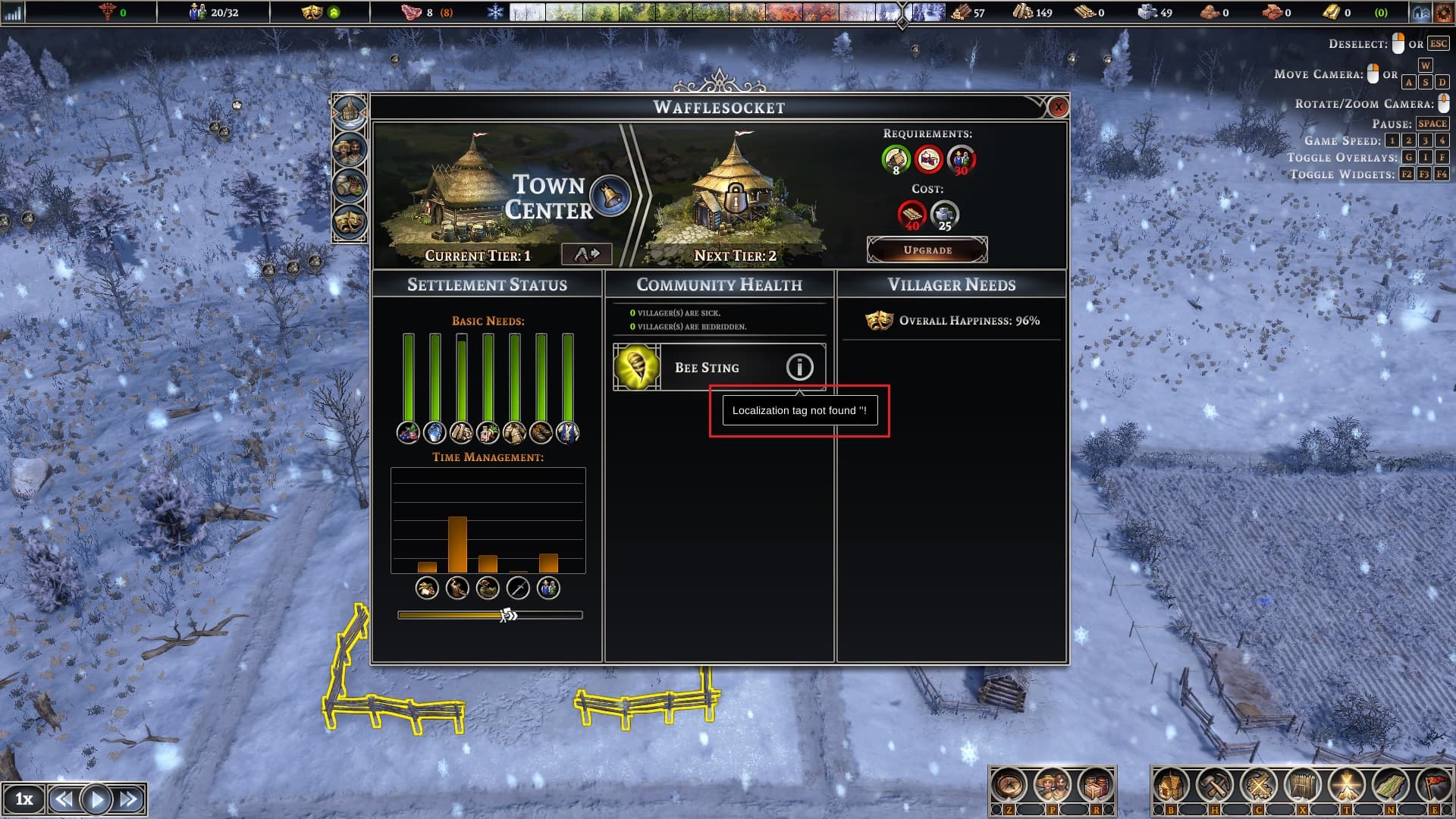Image resolution: width=1456 pixels, height=819 pixels.
Task: Switch to the theater masks happiness tab
Action: 349,221
